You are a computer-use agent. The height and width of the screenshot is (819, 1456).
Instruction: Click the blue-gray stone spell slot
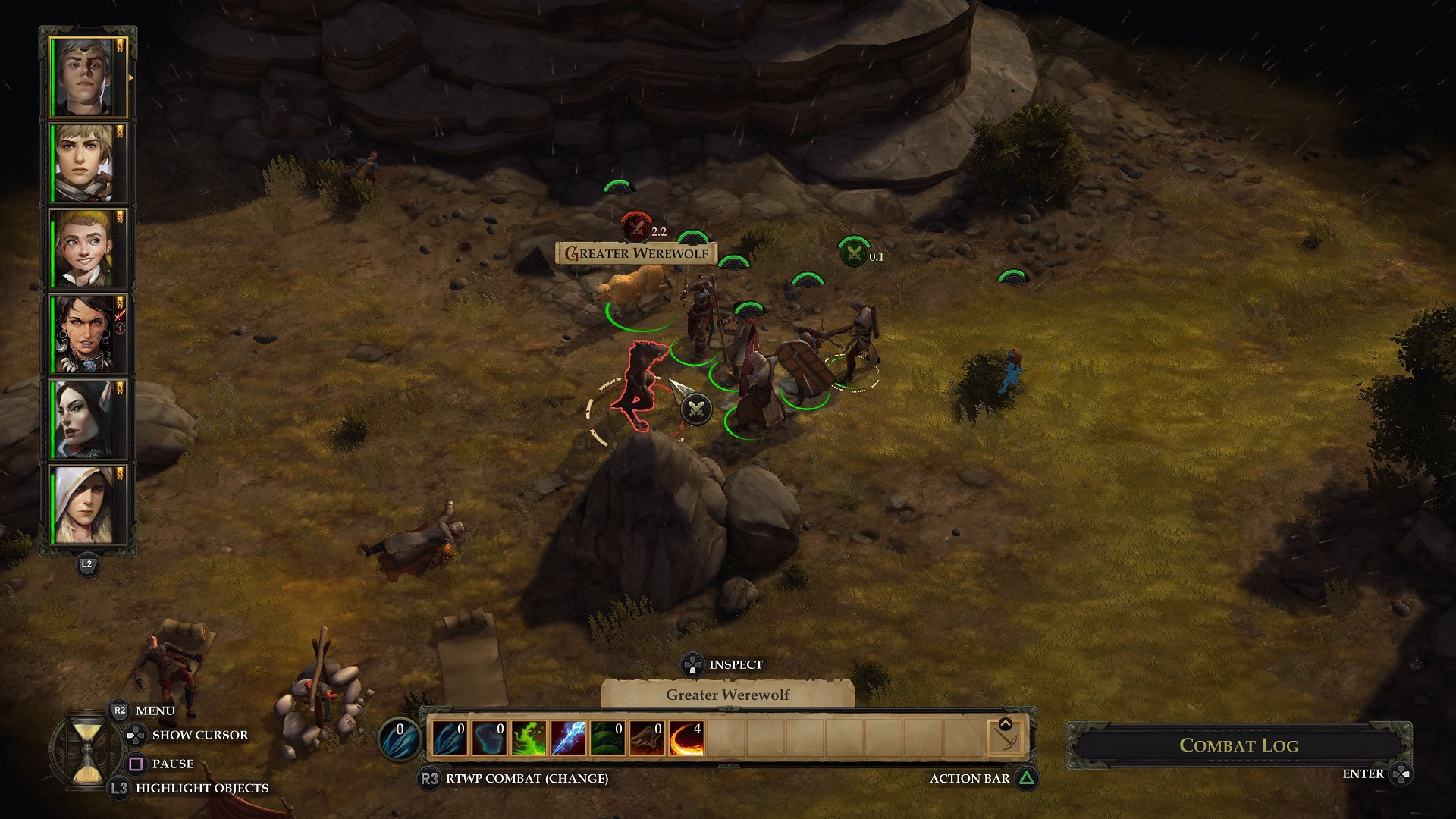[489, 738]
